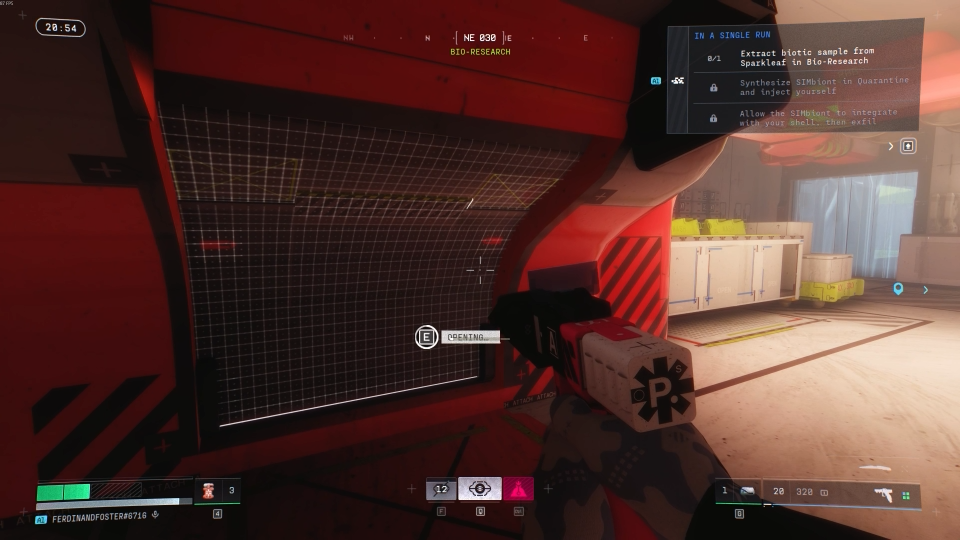
Task: Click the blue location marker icon
Action: [898, 290]
